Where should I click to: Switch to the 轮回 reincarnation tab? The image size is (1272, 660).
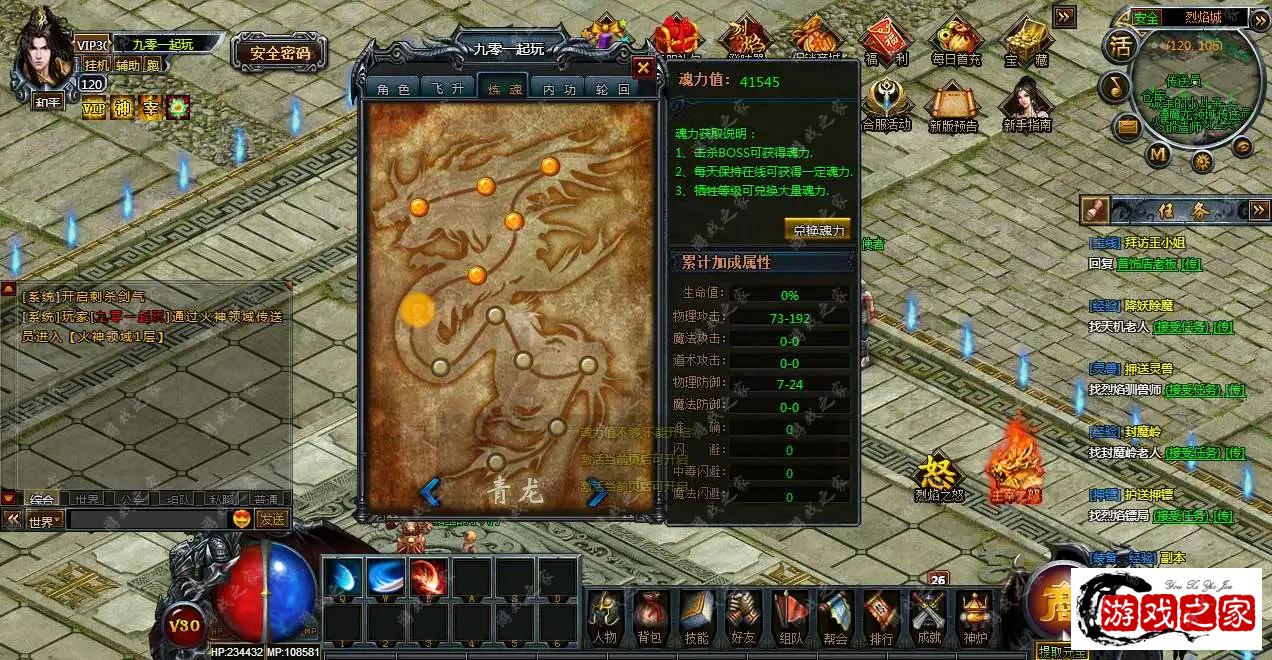click(610, 89)
